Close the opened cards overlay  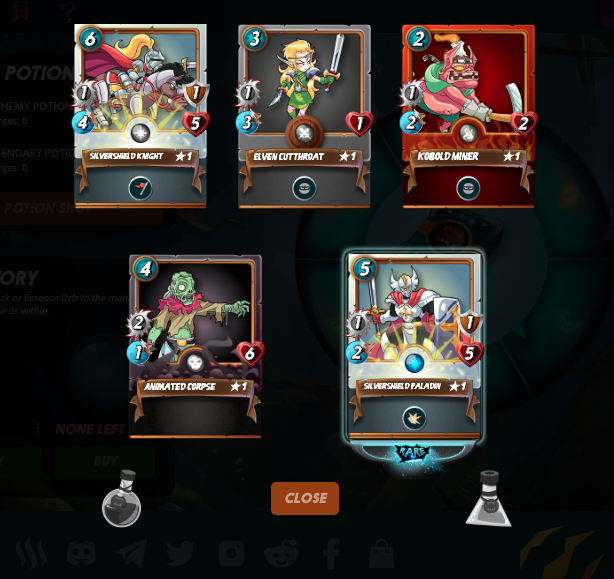coord(305,498)
